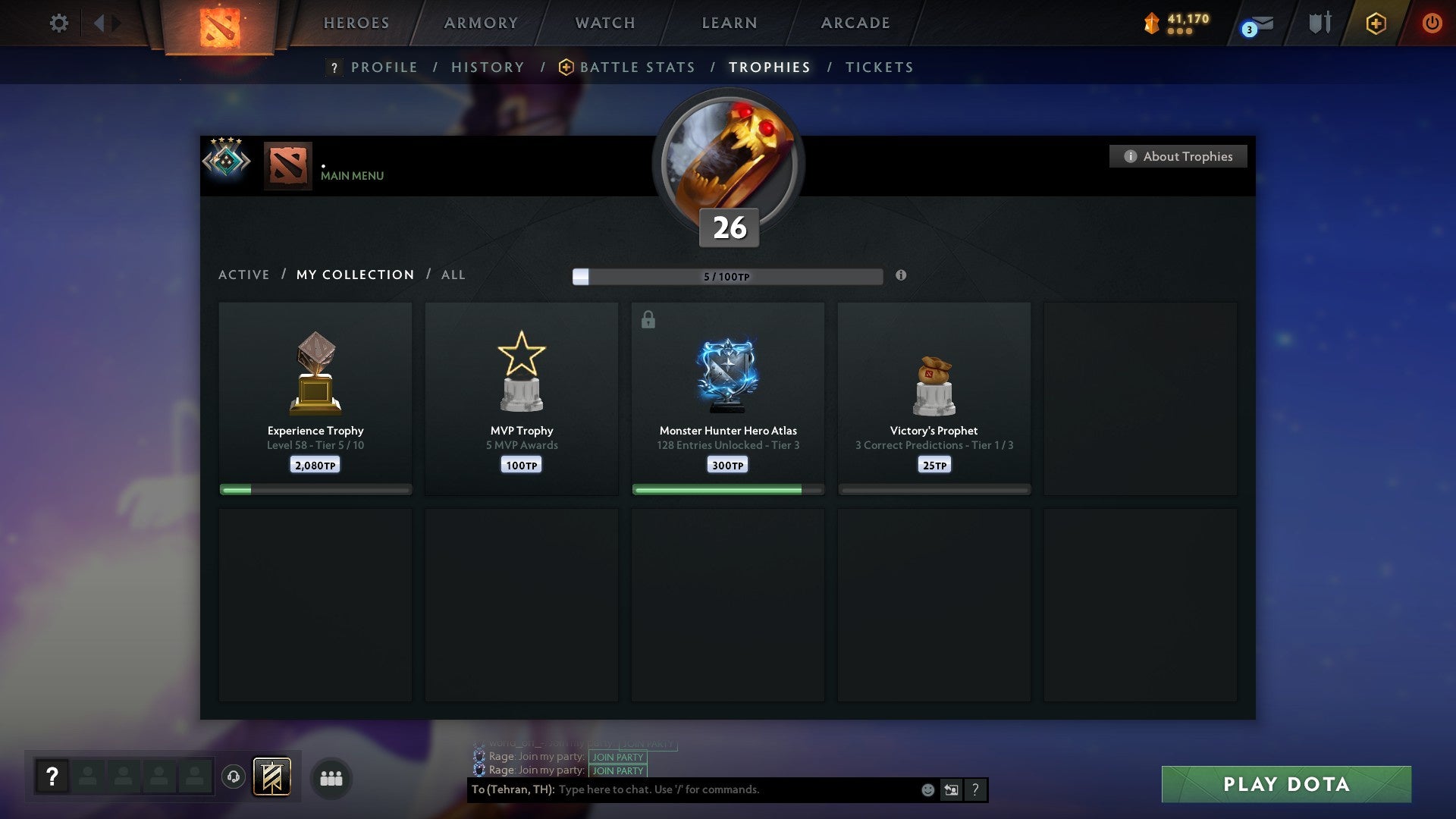
Task: Click the 5/100TP progress bar
Action: (x=726, y=276)
